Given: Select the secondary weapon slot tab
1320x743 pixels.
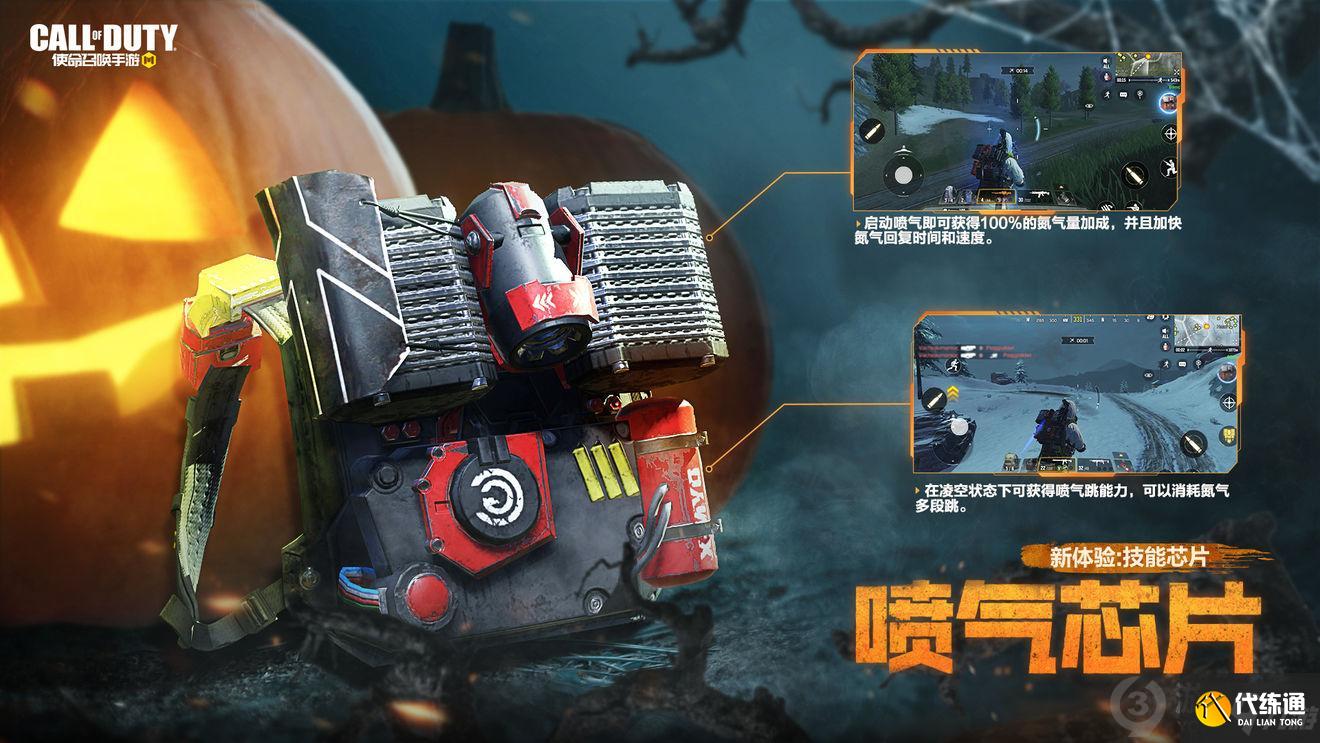Looking at the screenshot, I should tap(1097, 461).
